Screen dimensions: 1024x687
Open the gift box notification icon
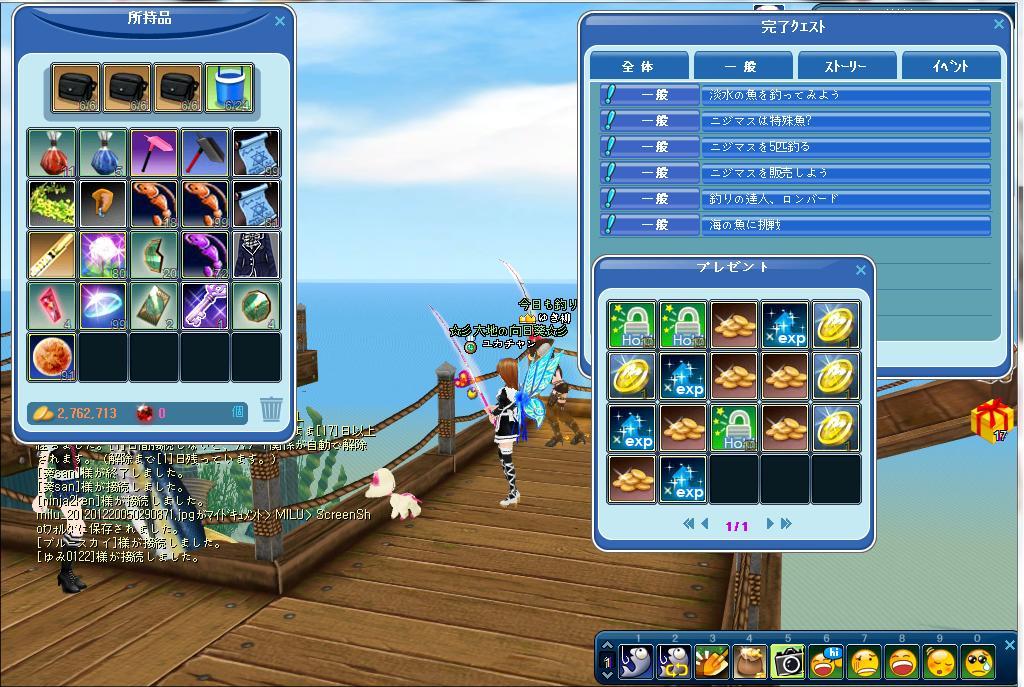point(991,420)
